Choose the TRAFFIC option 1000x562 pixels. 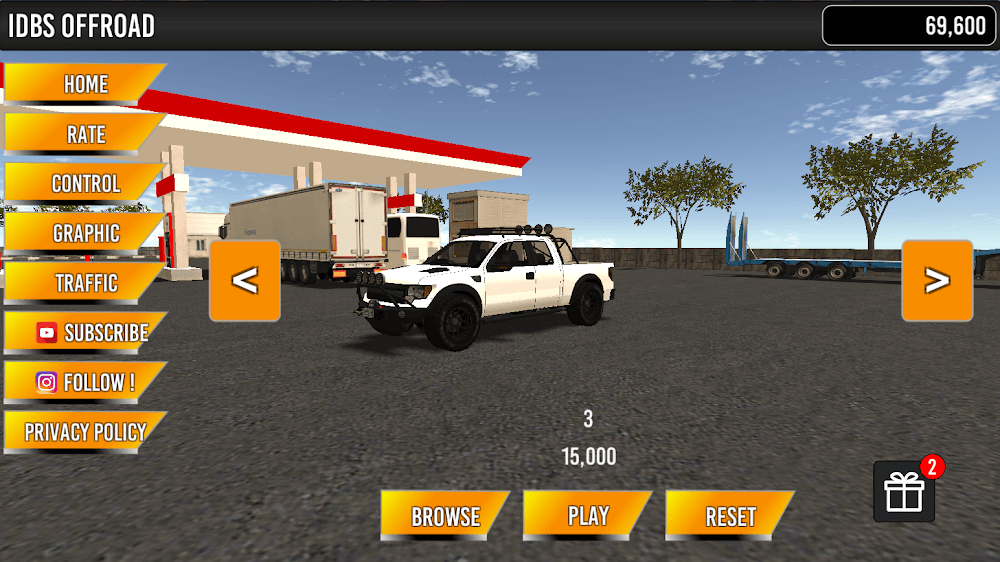(85, 283)
